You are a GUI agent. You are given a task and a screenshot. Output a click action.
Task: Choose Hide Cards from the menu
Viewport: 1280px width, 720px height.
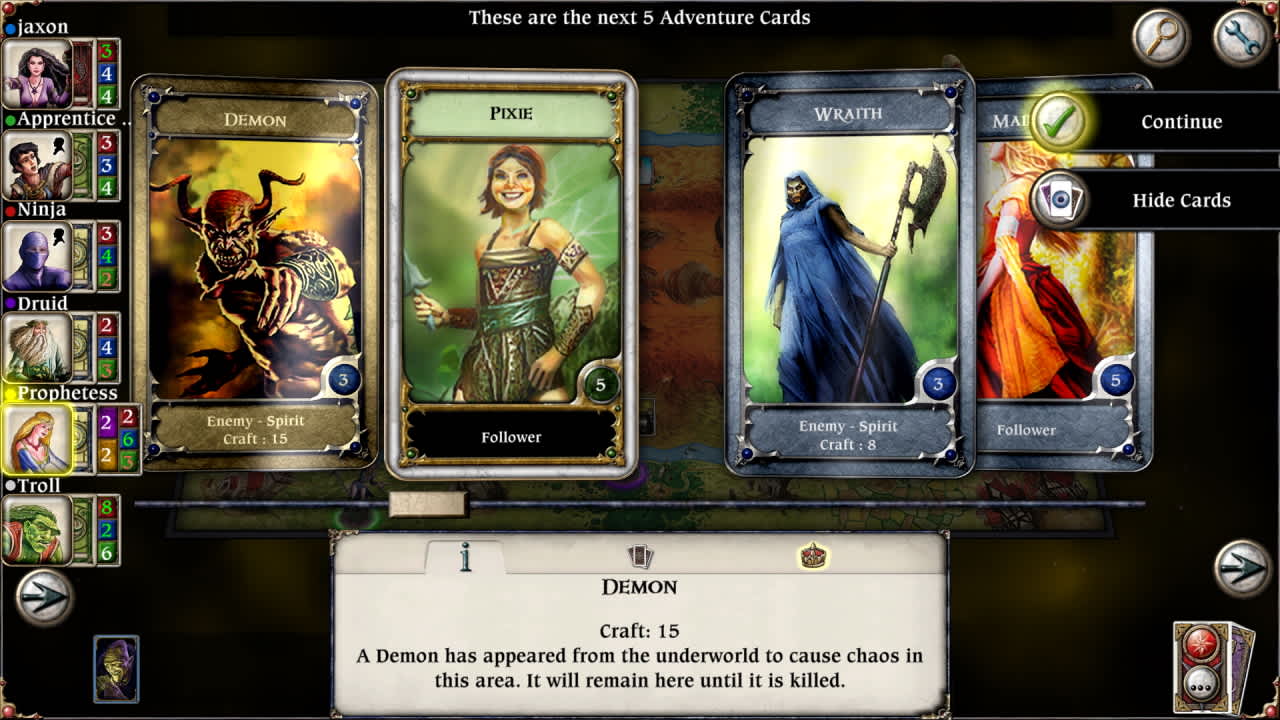(1182, 200)
